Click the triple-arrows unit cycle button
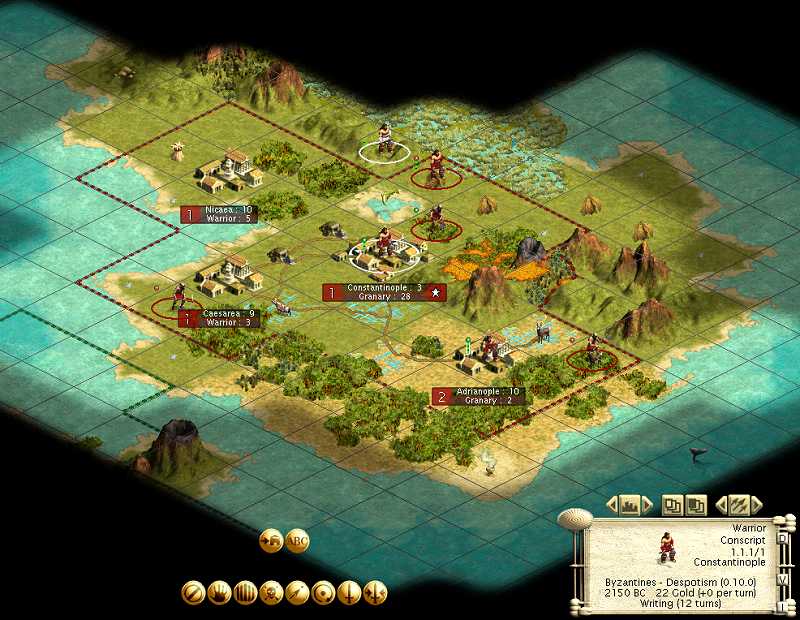Image resolution: width=800 pixels, height=620 pixels. click(x=739, y=505)
